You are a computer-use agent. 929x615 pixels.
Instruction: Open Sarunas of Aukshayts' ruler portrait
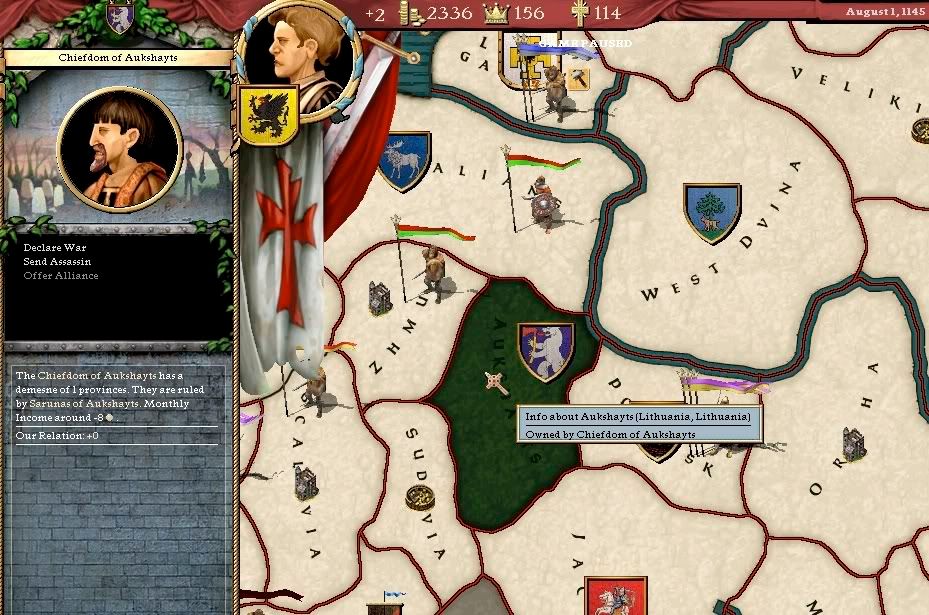pyautogui.click(x=119, y=151)
